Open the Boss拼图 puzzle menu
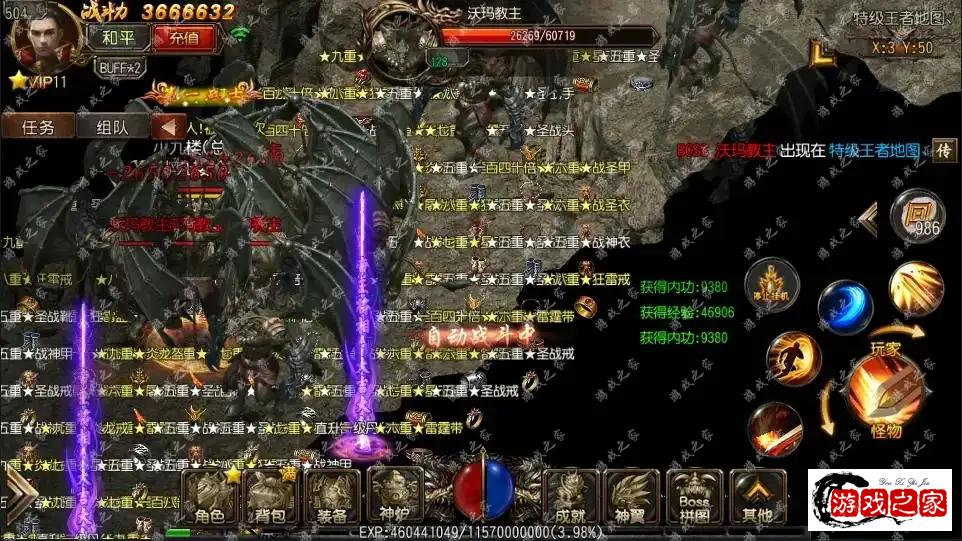The width and height of the screenshot is (962, 541). (694, 497)
